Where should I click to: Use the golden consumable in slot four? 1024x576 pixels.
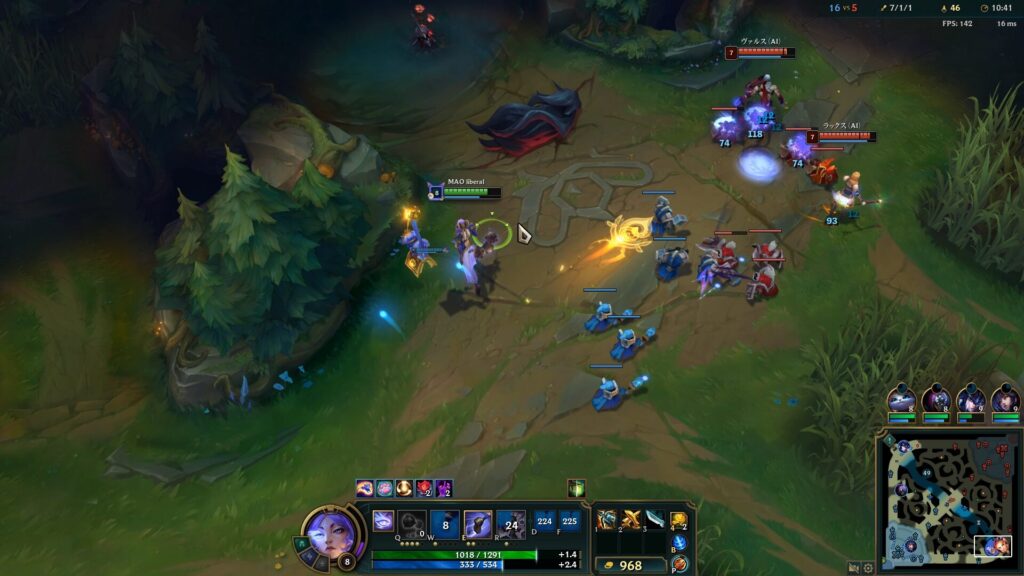pyautogui.click(x=679, y=520)
